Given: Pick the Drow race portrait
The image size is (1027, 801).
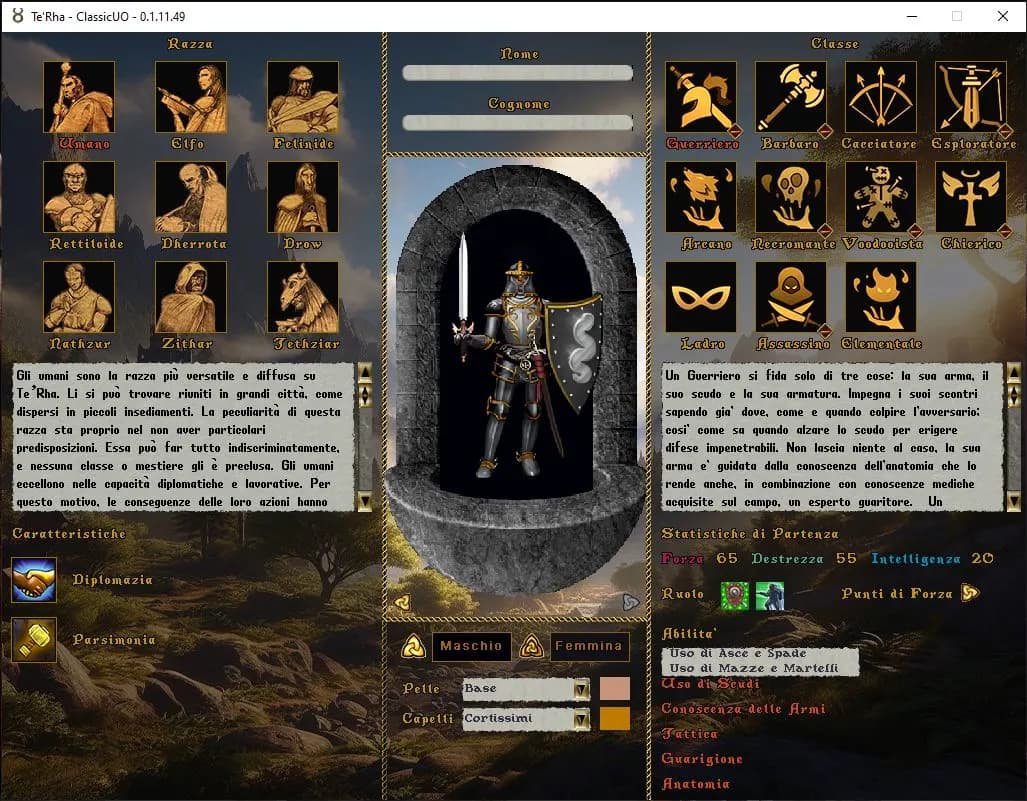Looking at the screenshot, I should point(302,197).
